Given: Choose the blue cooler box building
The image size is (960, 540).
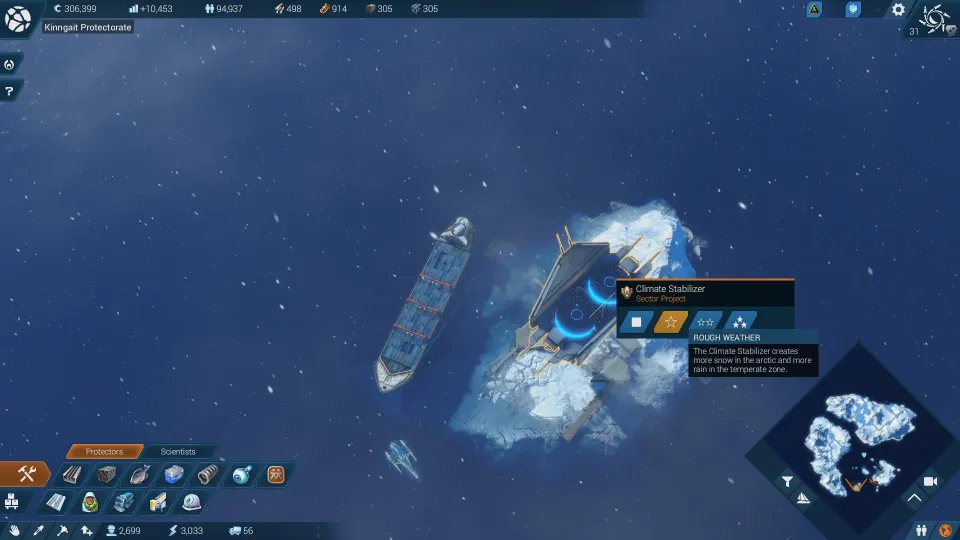Looking at the screenshot, I should coord(173,474).
